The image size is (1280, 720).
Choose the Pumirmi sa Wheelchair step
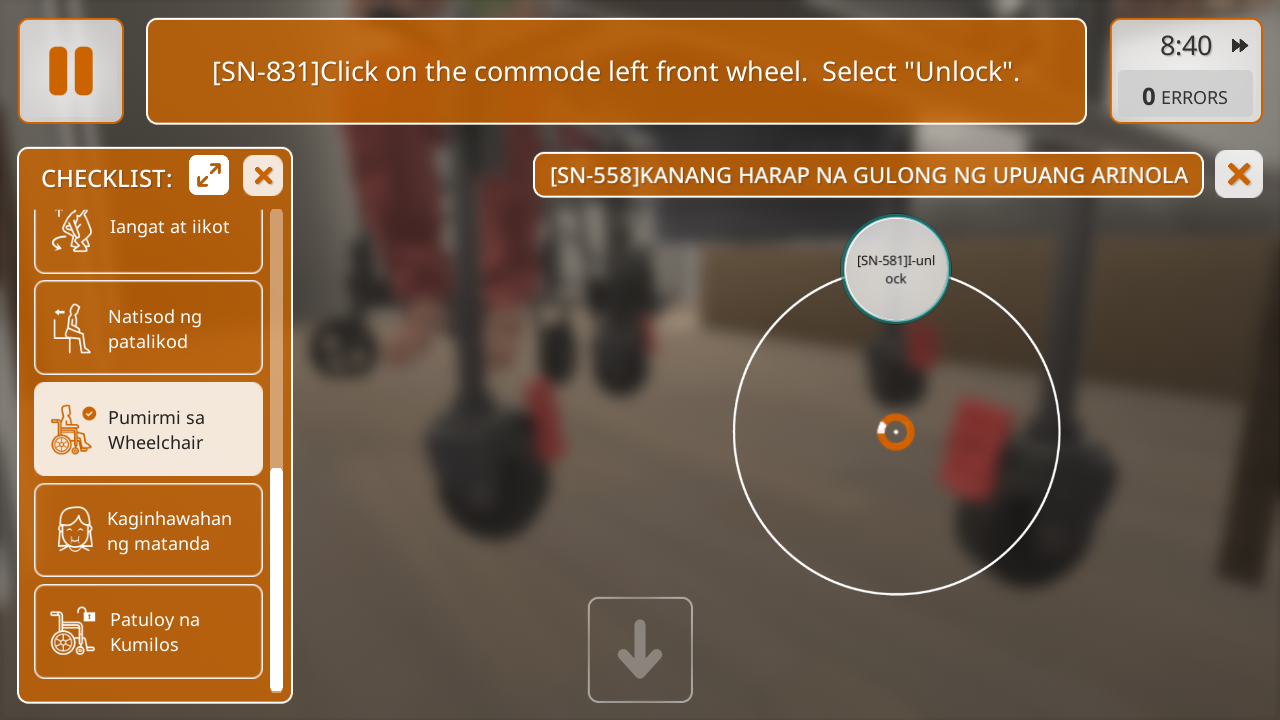[148, 429]
